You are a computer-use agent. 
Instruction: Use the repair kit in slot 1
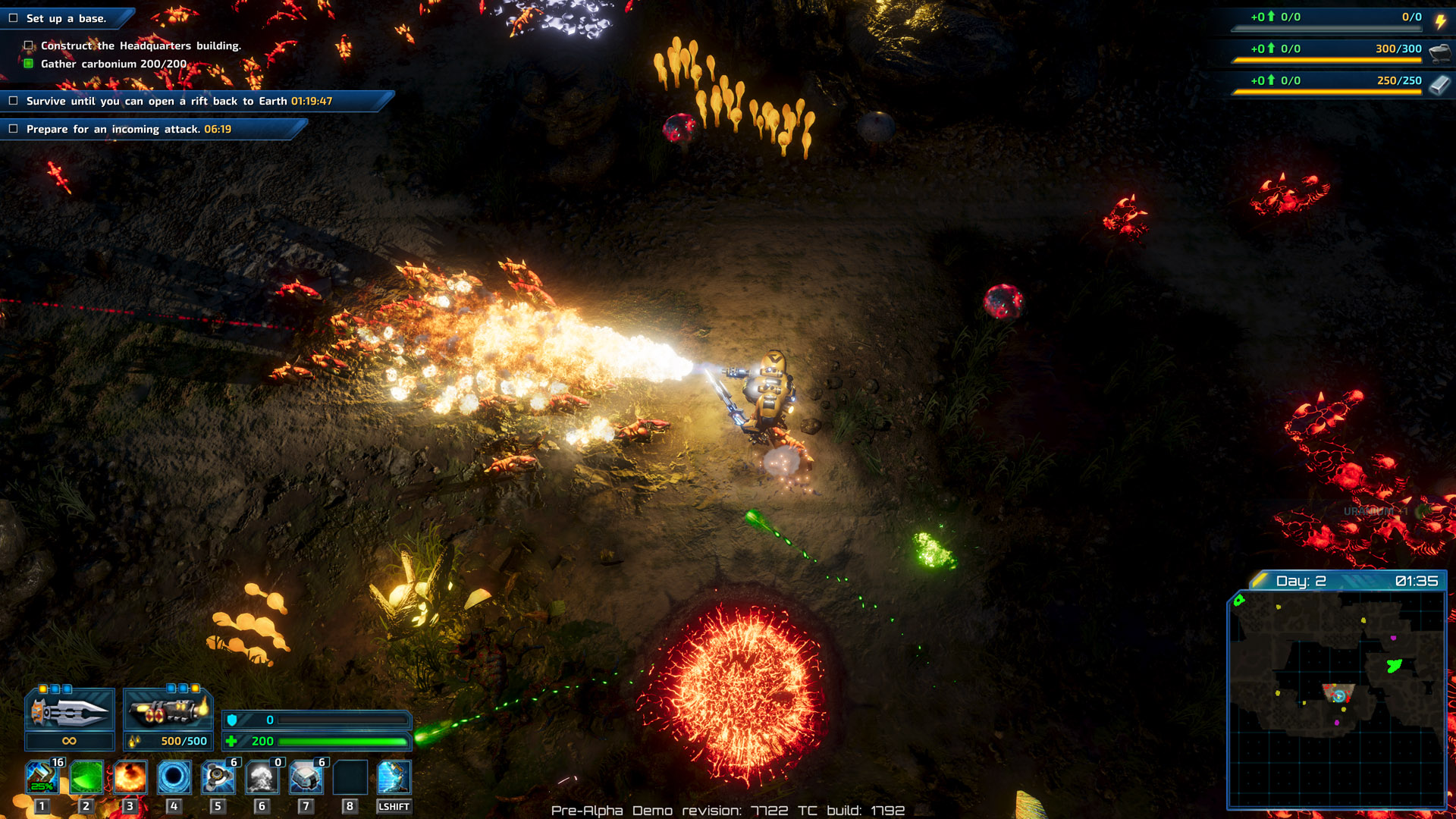click(42, 777)
